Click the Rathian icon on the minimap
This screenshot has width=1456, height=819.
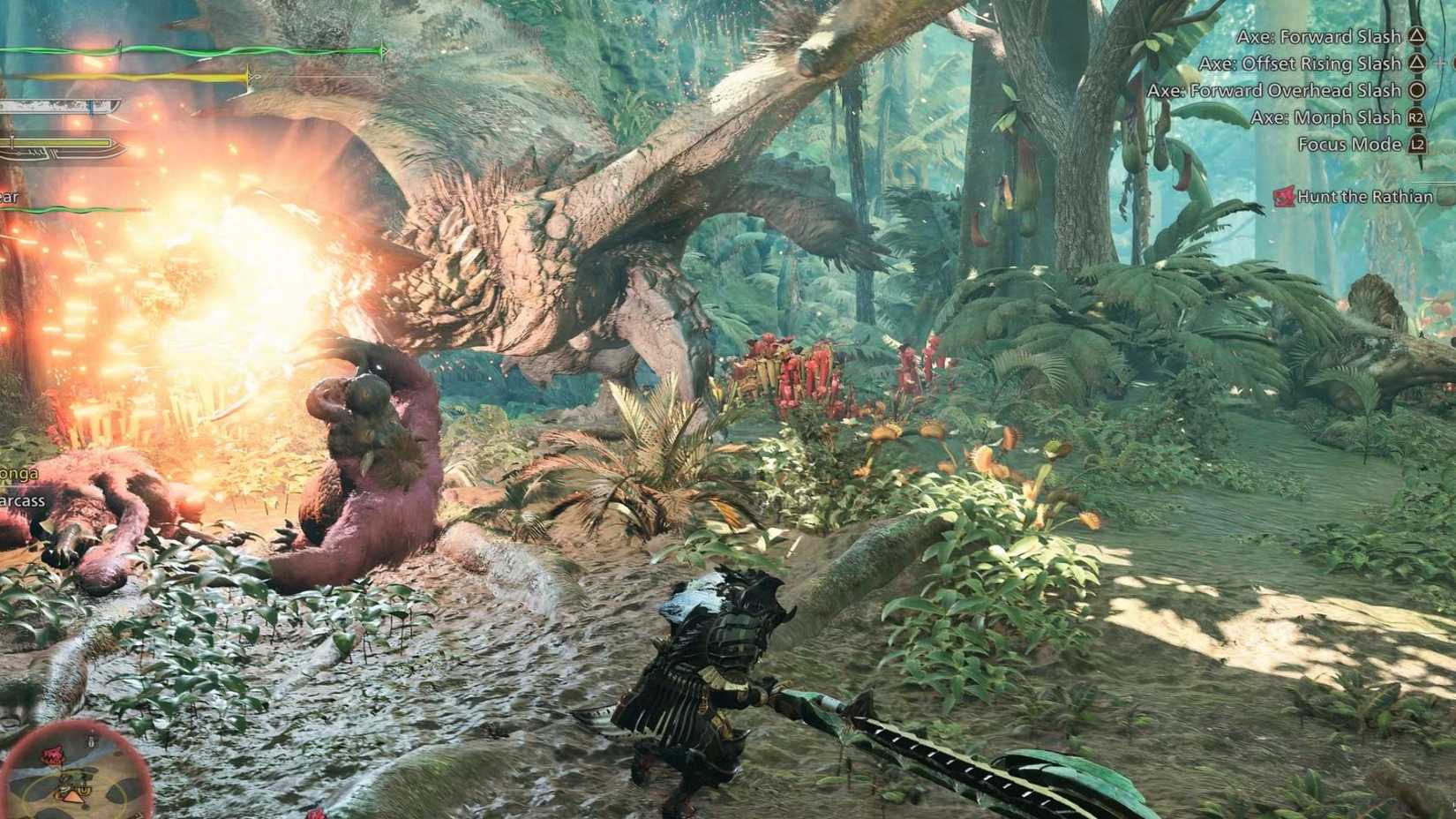point(54,755)
